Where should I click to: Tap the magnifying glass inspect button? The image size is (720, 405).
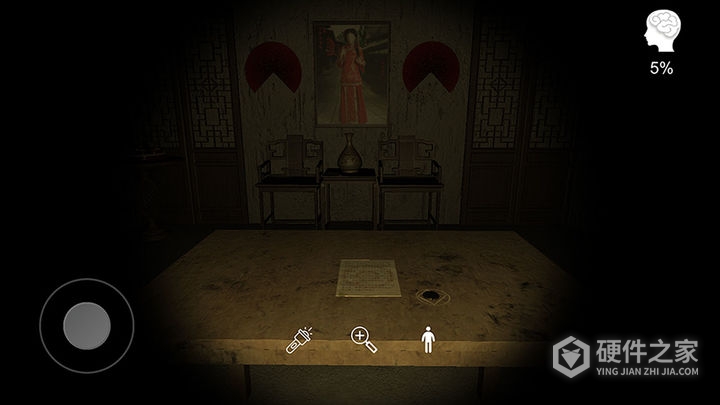tap(364, 340)
